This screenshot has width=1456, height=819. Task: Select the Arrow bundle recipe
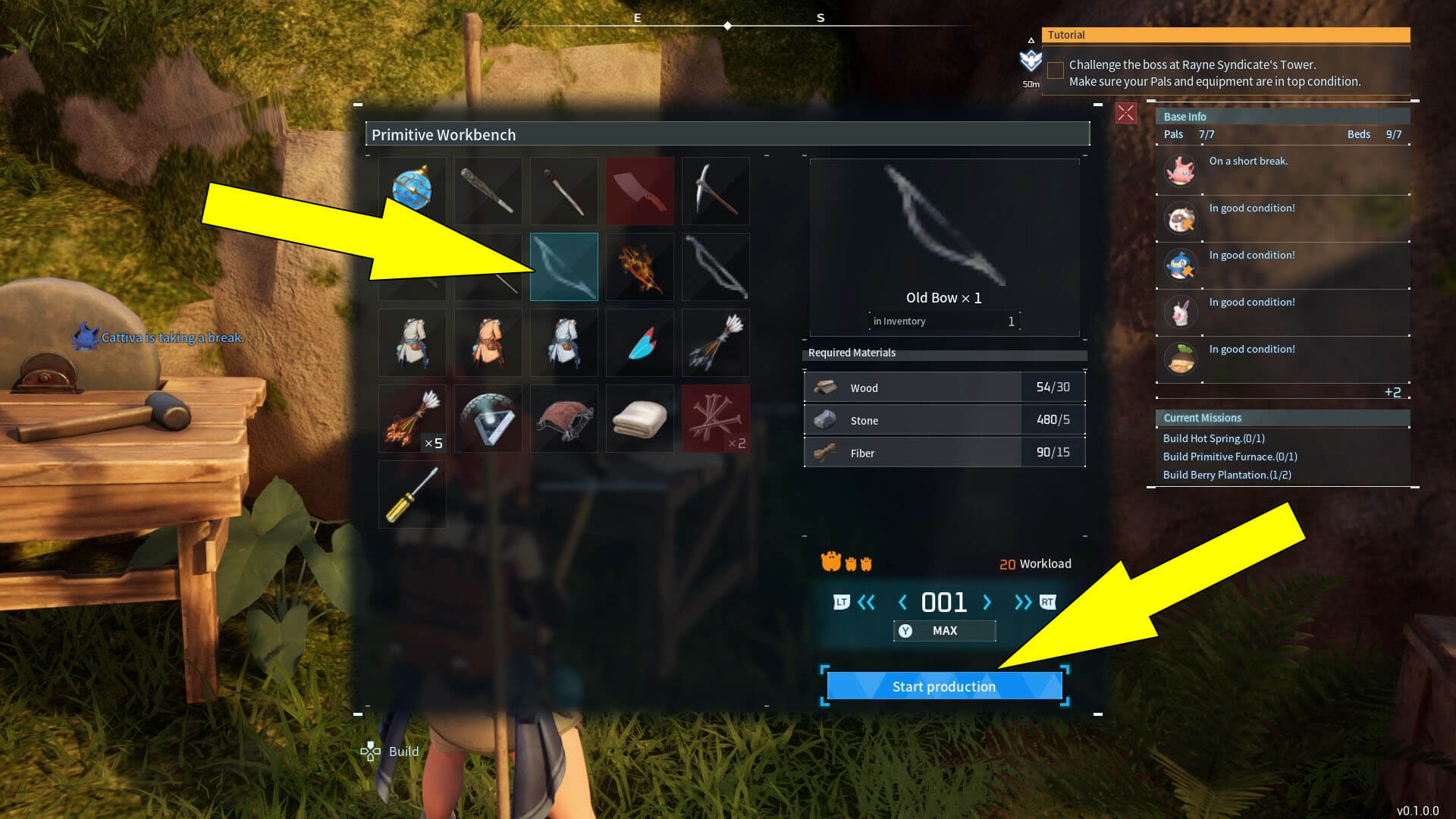[715, 342]
